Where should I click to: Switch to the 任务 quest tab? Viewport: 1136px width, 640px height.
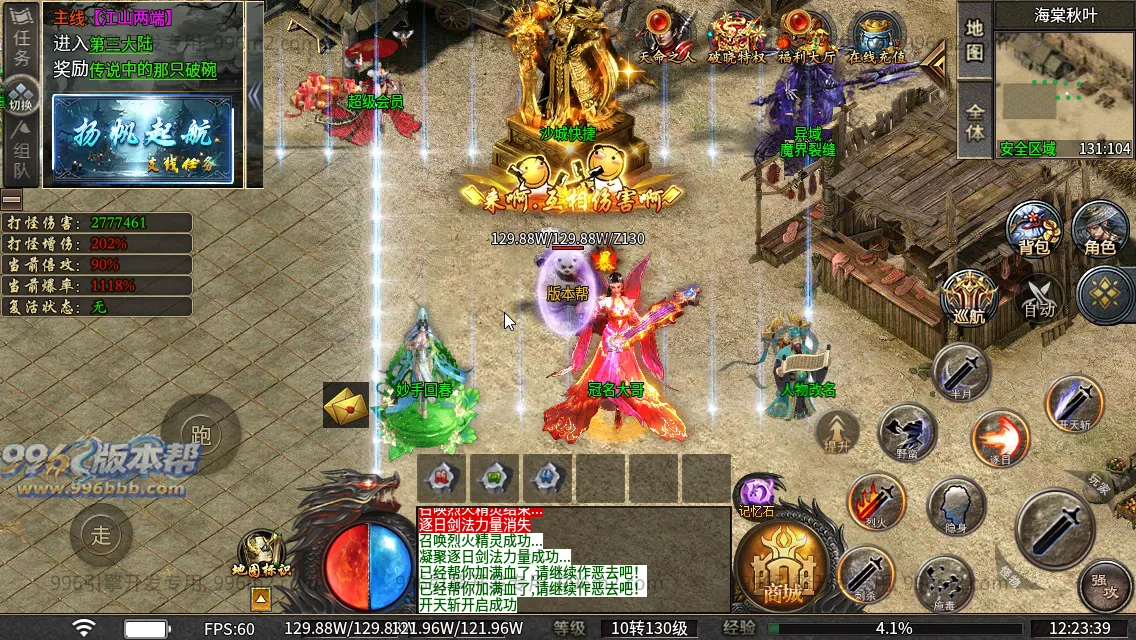(x=22, y=44)
